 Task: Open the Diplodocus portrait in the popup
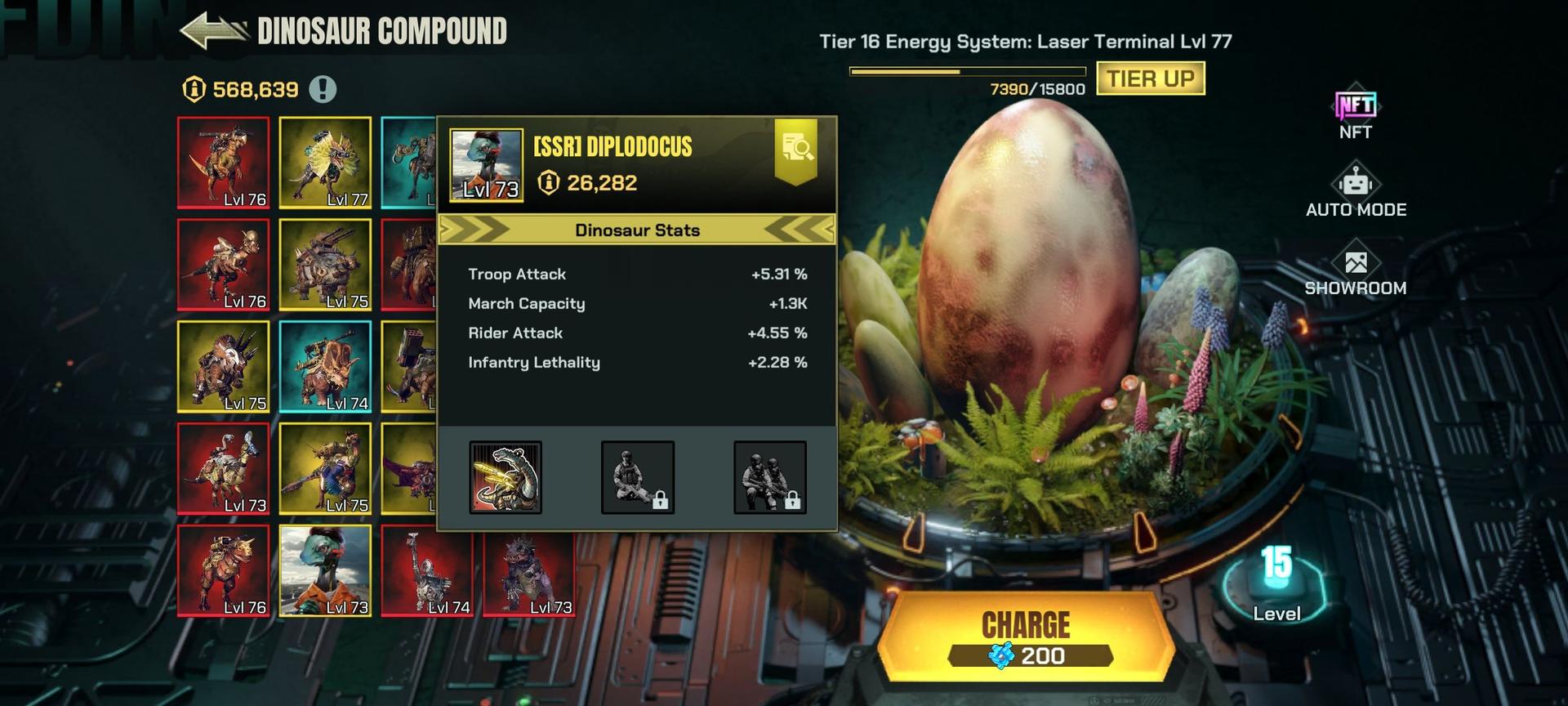coord(487,164)
